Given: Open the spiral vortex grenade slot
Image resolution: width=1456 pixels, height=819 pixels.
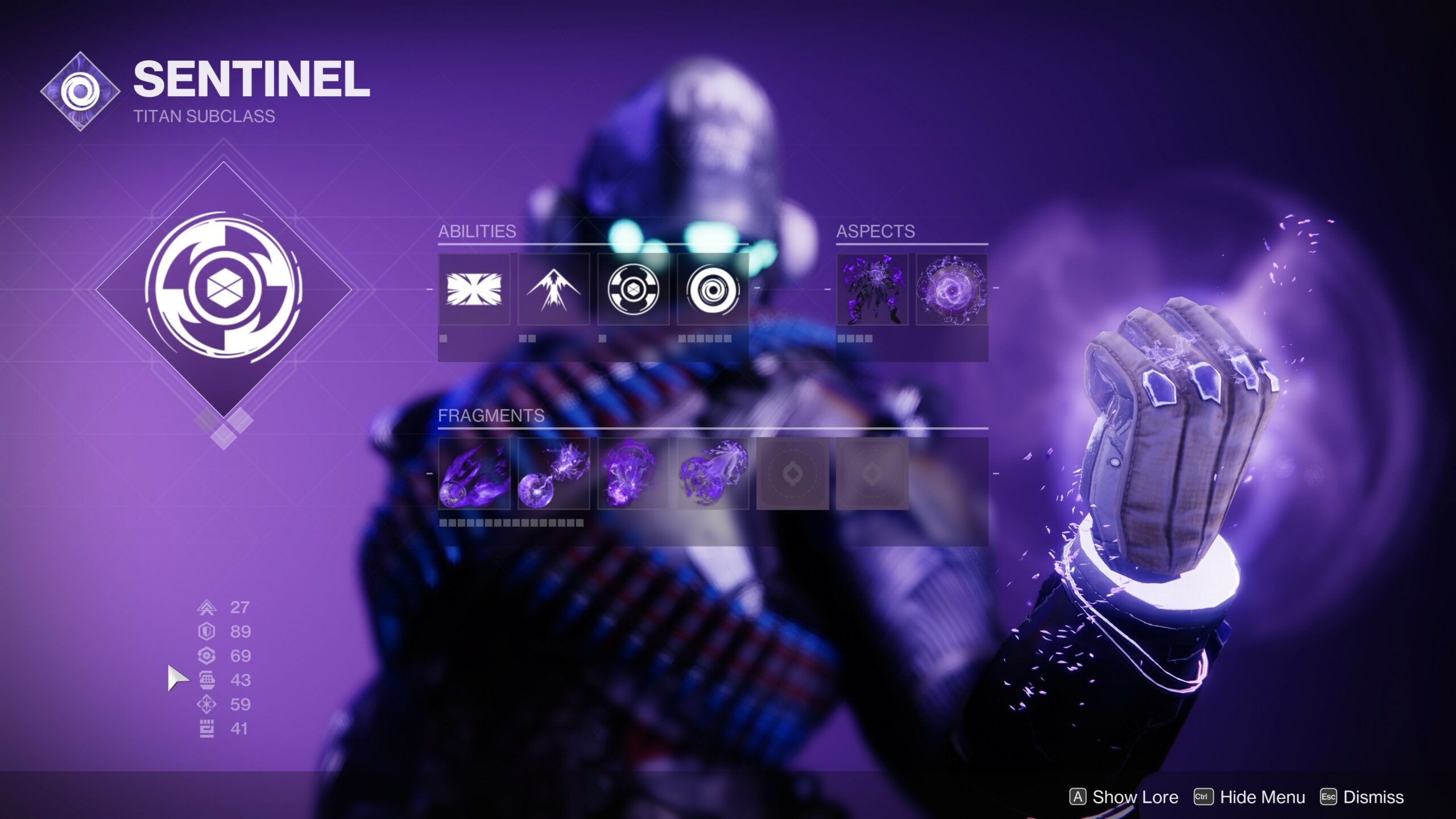Looking at the screenshot, I should 713,289.
